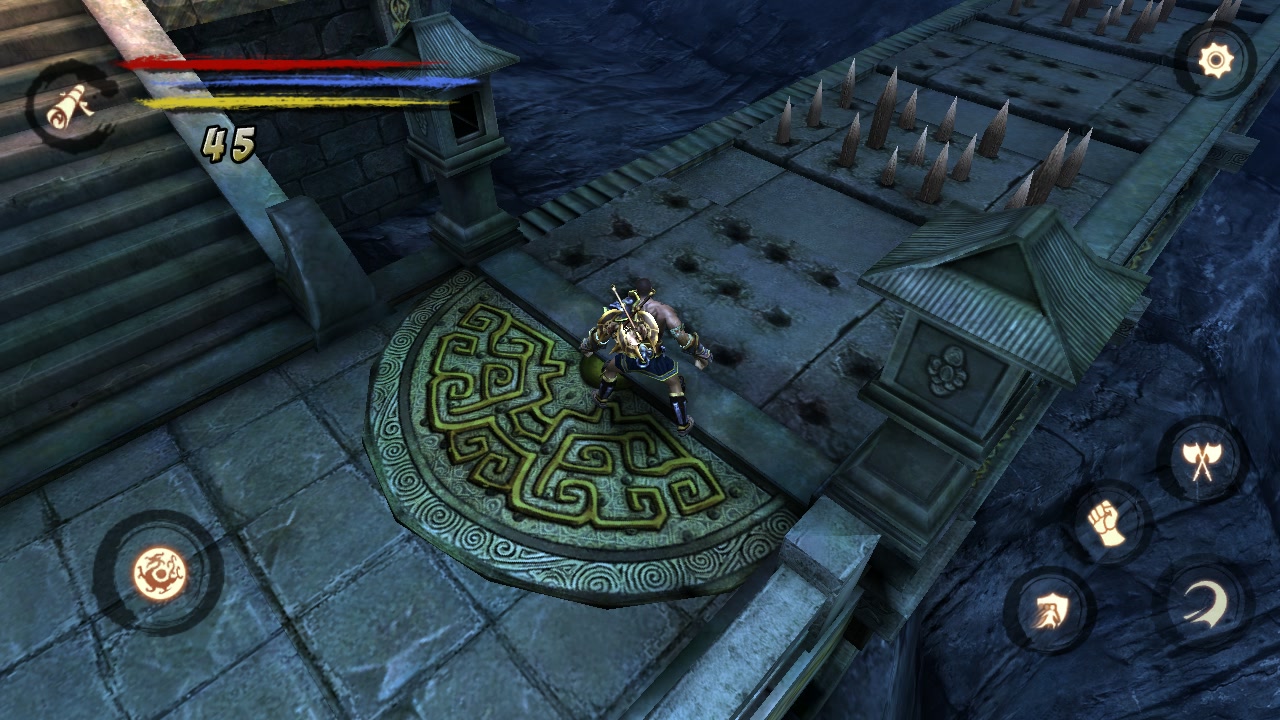Activate the crossed axes weapon attack
The width and height of the screenshot is (1280, 720).
click(x=1201, y=460)
